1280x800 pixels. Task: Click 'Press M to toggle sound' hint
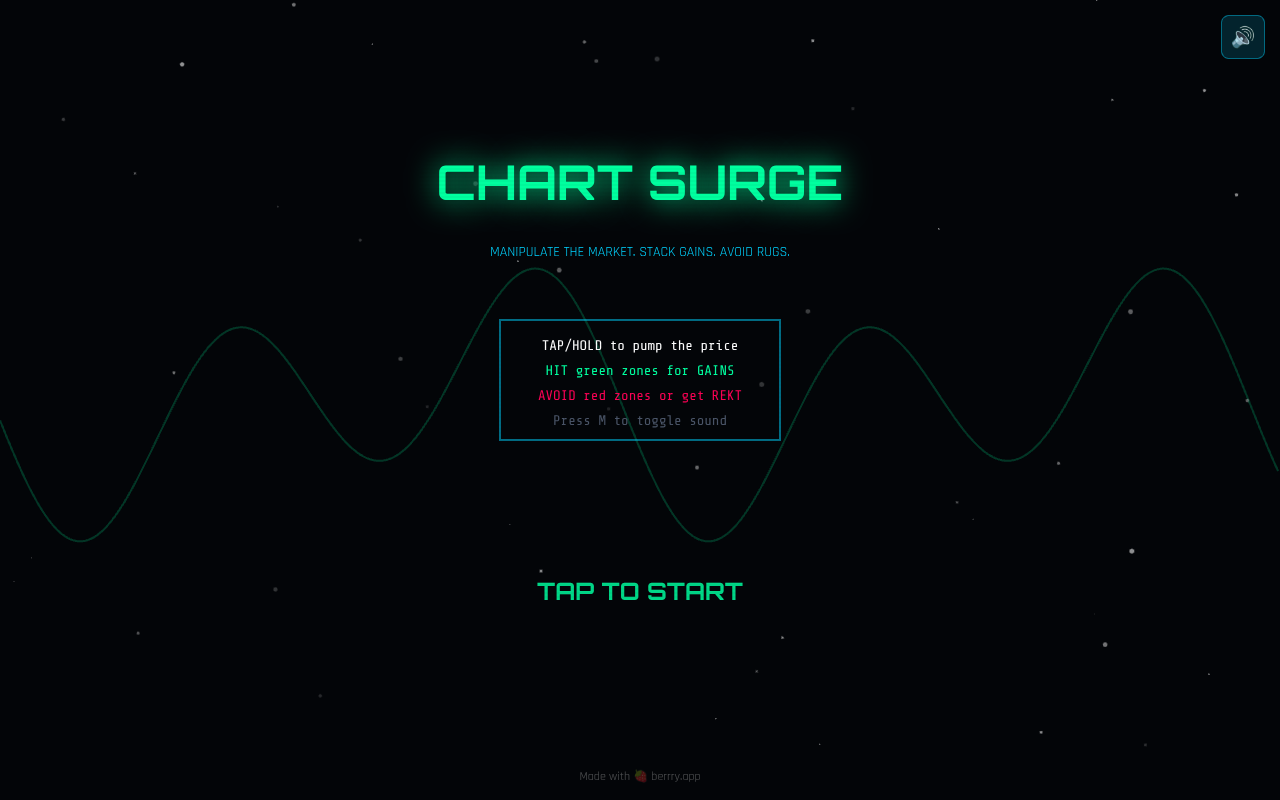[640, 420]
